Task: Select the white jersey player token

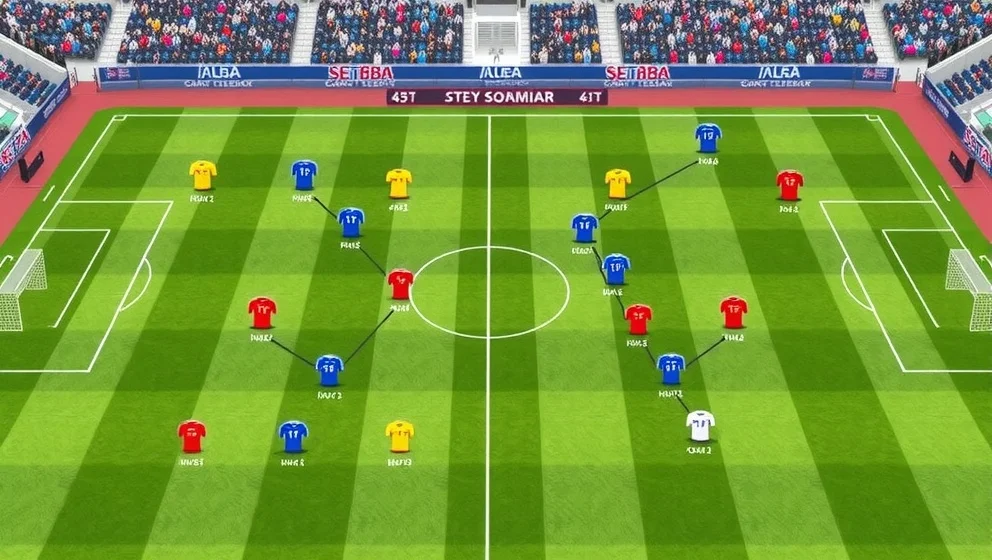Action: (700, 426)
